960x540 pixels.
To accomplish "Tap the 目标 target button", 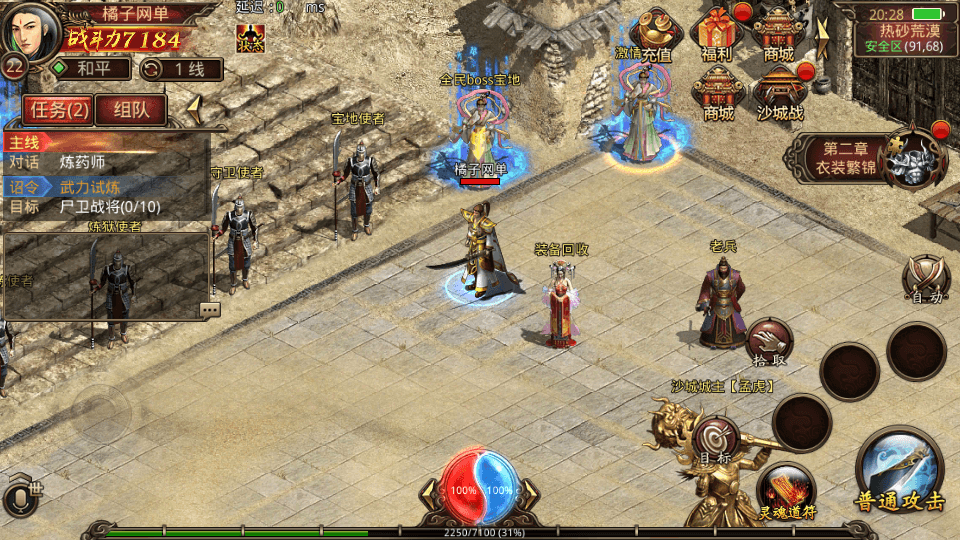I will pyautogui.click(x=716, y=440).
